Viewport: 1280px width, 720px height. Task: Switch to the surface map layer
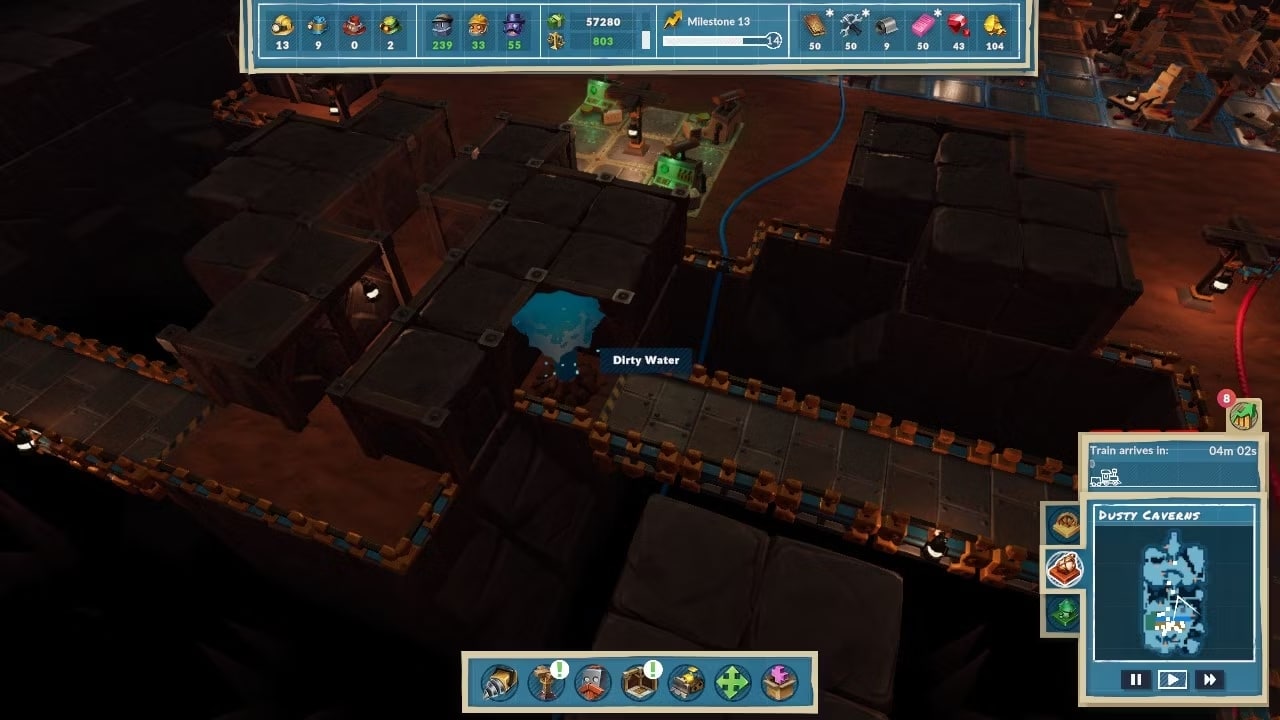1063,522
